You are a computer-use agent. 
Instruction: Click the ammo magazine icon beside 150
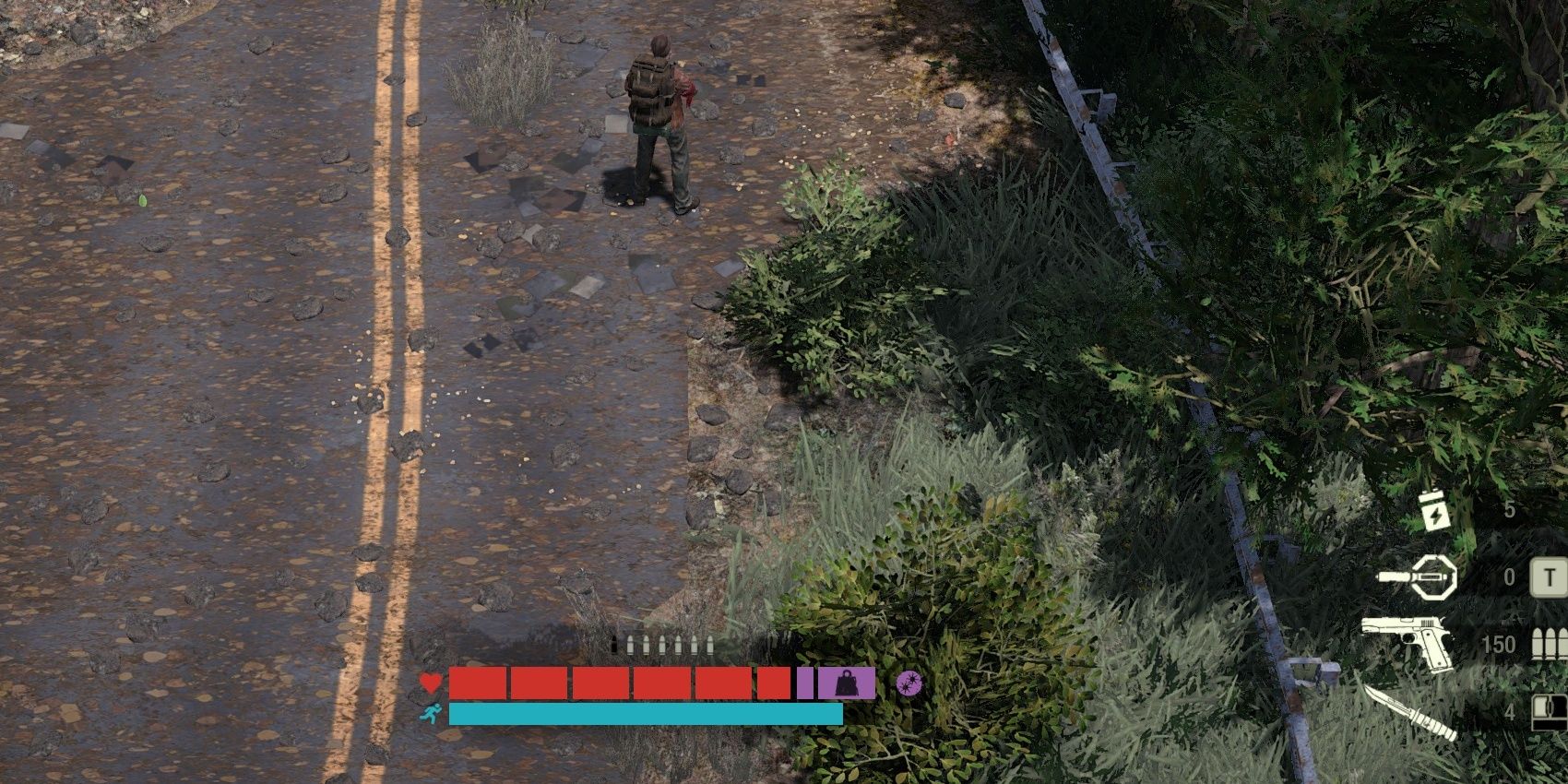pos(1546,643)
